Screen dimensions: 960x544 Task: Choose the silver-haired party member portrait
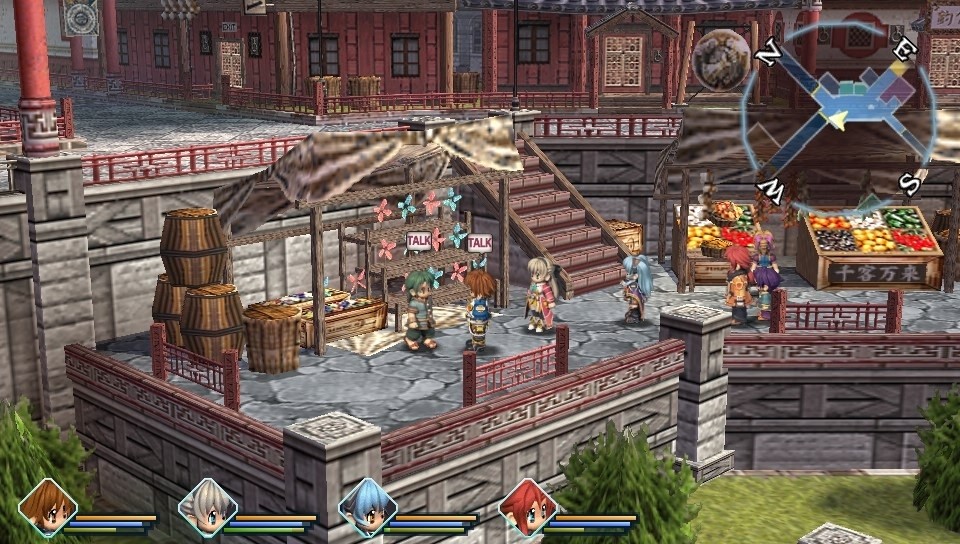coord(207,508)
